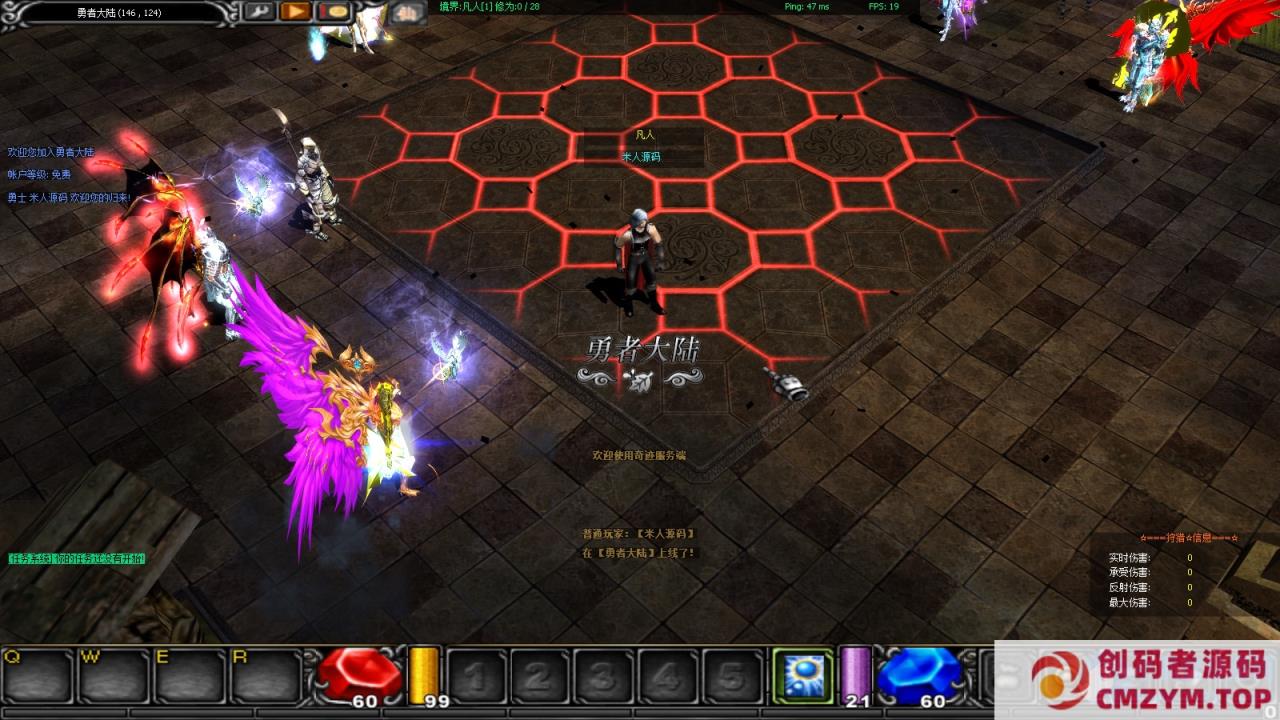Click the orange play arrow button

click(x=295, y=12)
